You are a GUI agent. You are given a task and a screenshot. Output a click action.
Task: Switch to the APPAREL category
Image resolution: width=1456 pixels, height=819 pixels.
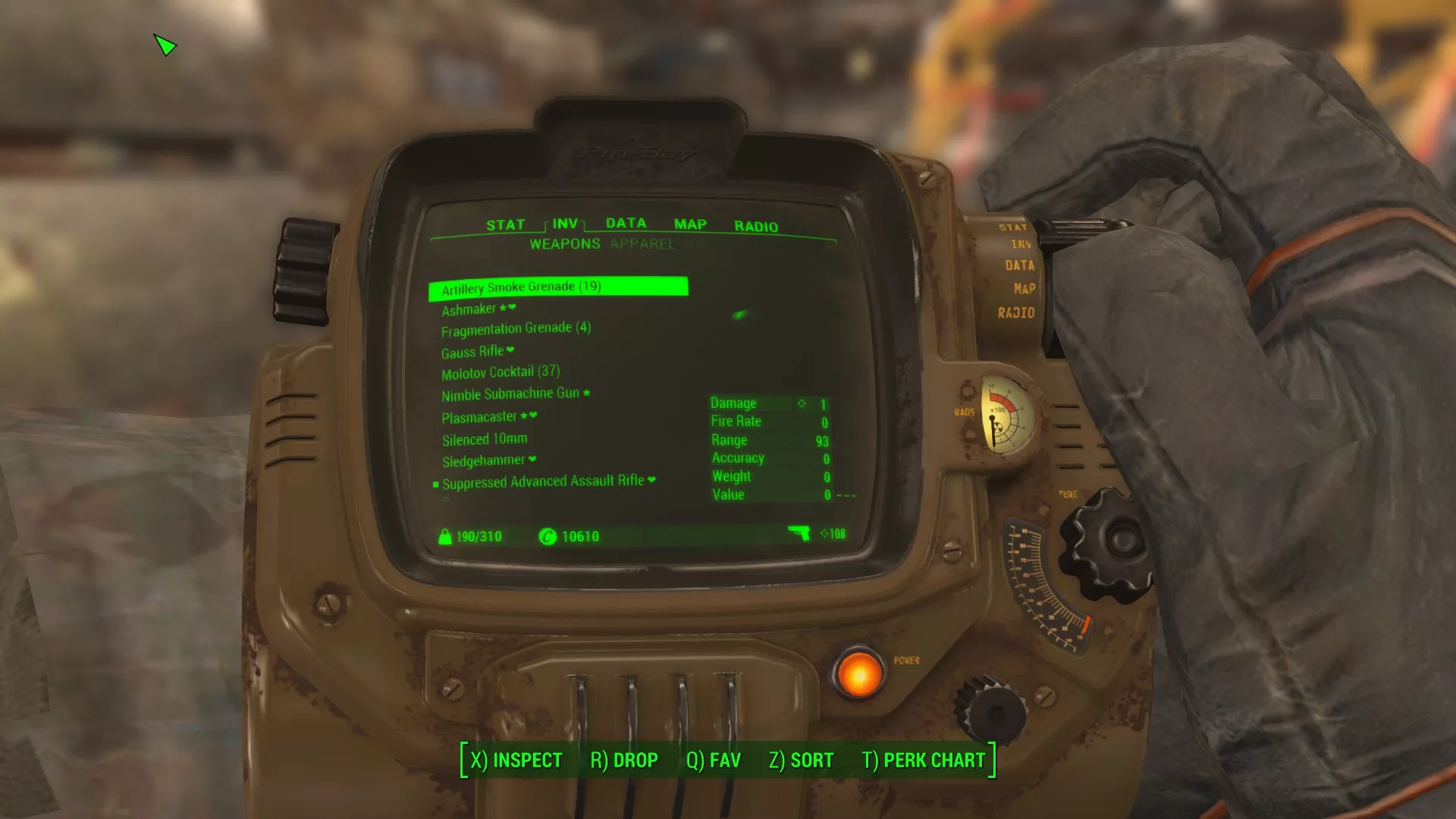click(642, 244)
